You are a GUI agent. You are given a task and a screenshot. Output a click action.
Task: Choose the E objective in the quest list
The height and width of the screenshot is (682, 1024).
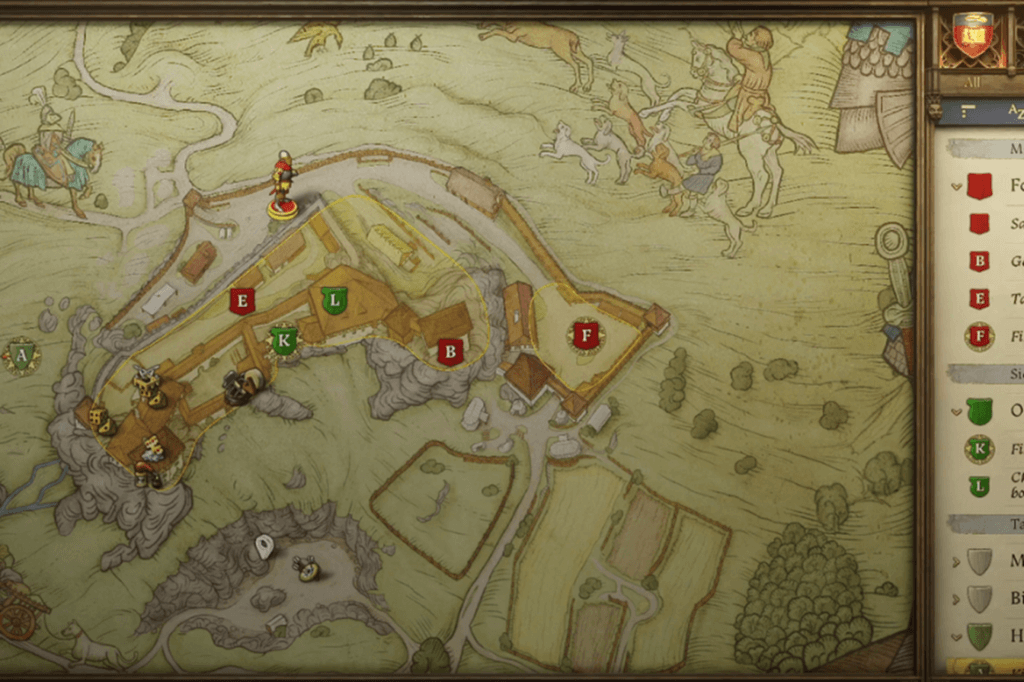click(979, 298)
